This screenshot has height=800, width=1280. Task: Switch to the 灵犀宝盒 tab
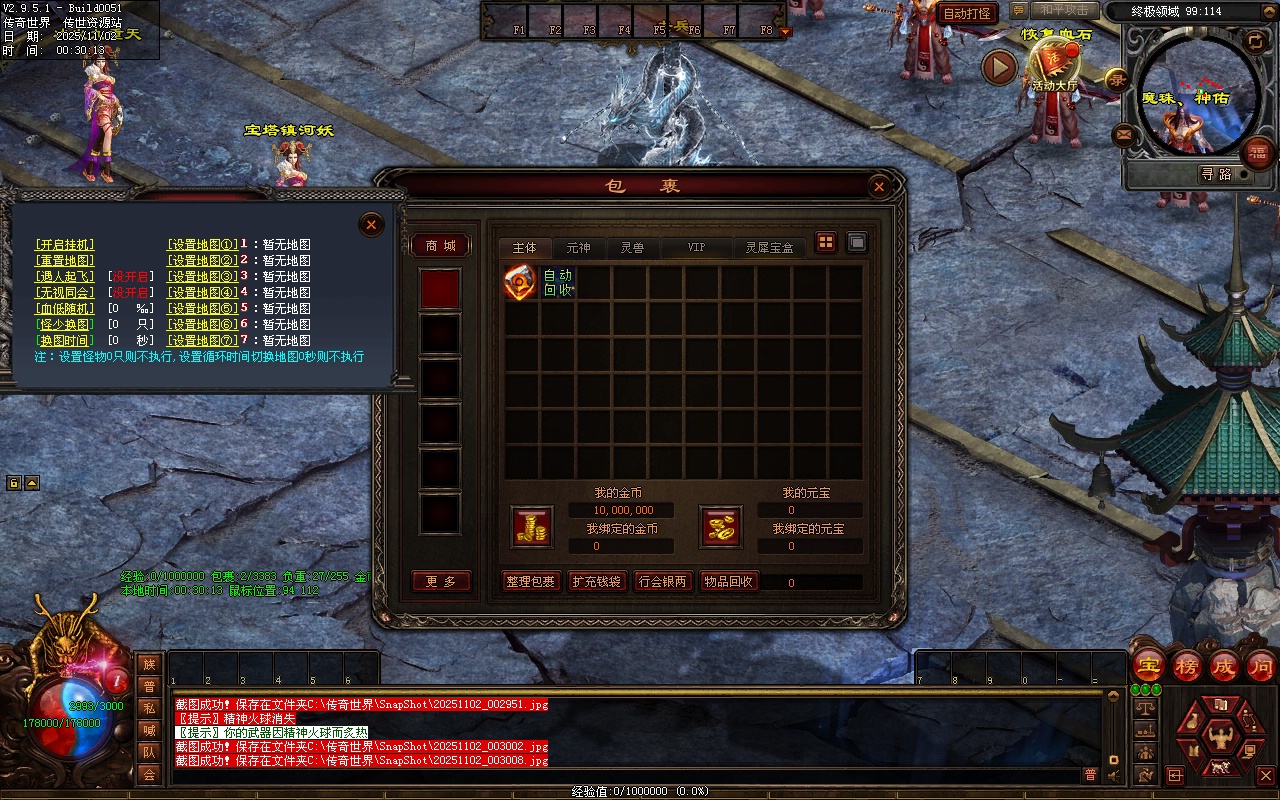[769, 247]
